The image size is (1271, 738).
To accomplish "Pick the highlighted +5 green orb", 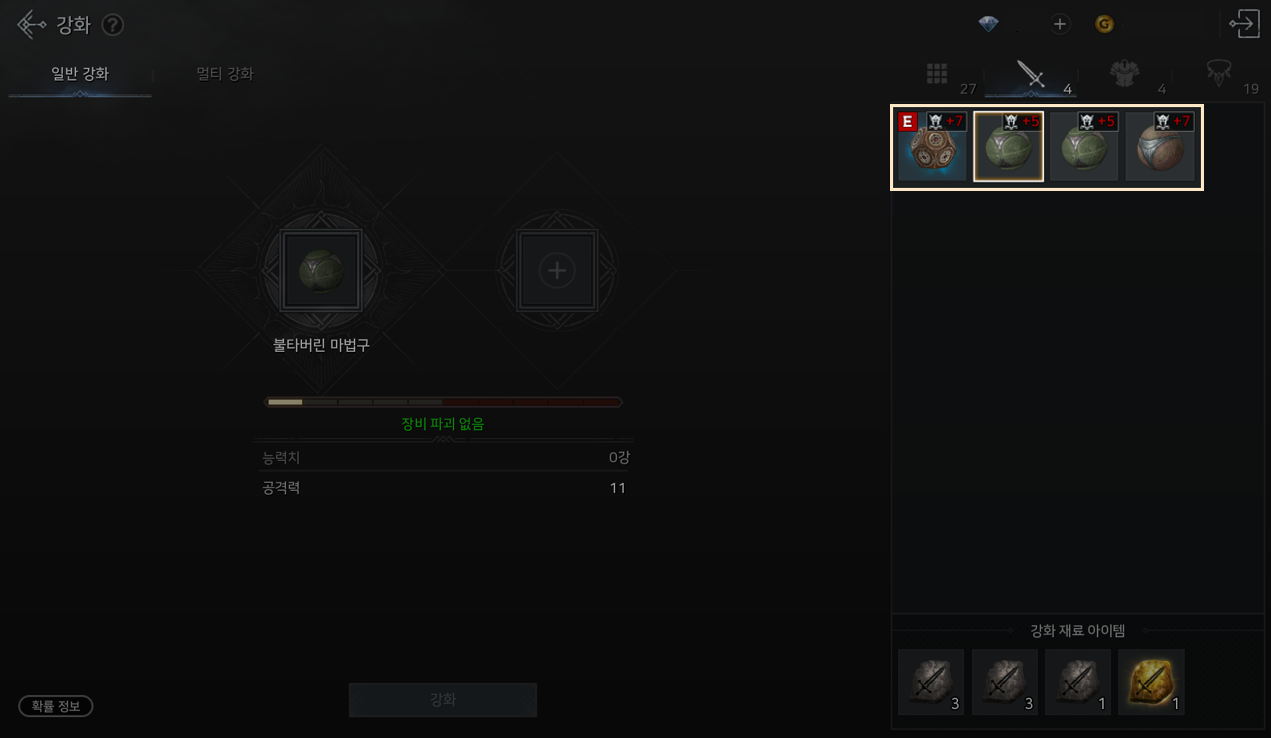I will [1008, 147].
